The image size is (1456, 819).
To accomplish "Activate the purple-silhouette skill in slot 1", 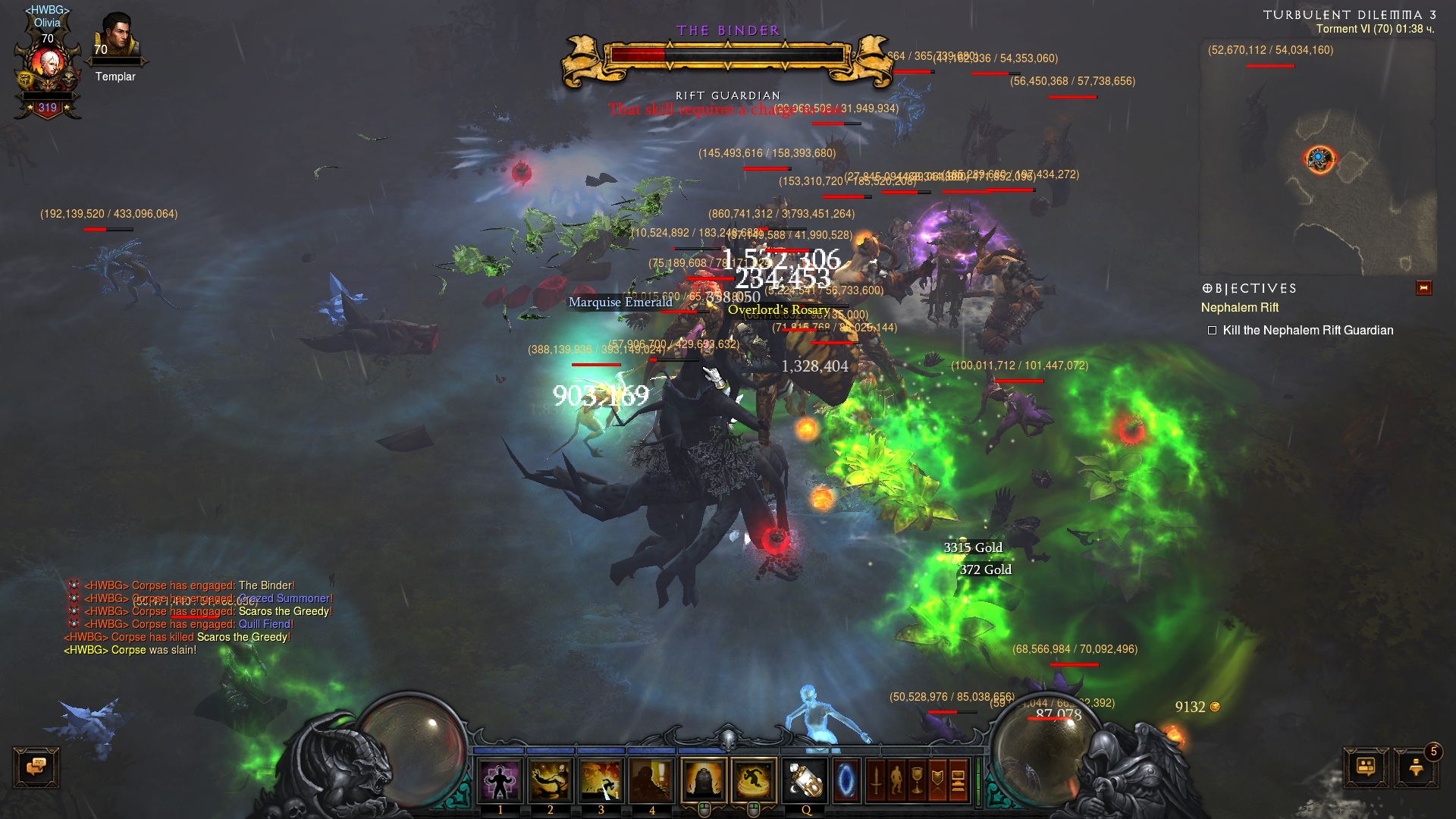I will click(x=500, y=780).
